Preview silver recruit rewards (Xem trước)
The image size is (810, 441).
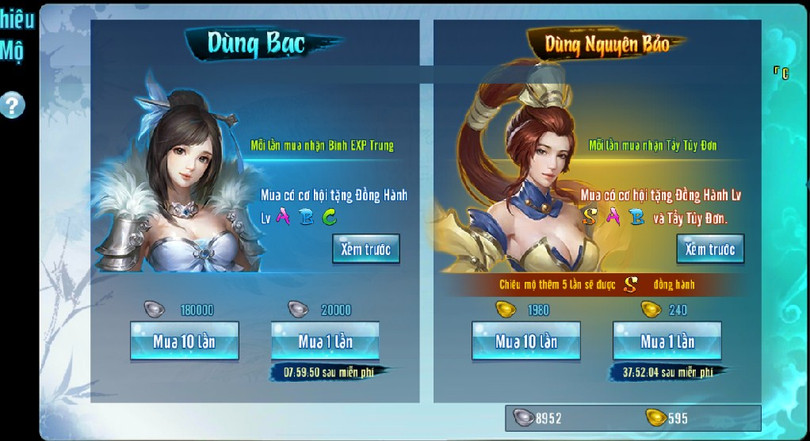[366, 249]
